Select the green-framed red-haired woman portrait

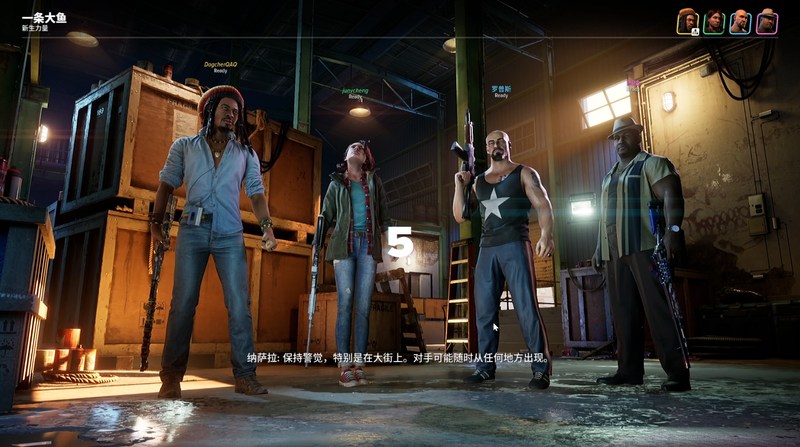[713, 21]
